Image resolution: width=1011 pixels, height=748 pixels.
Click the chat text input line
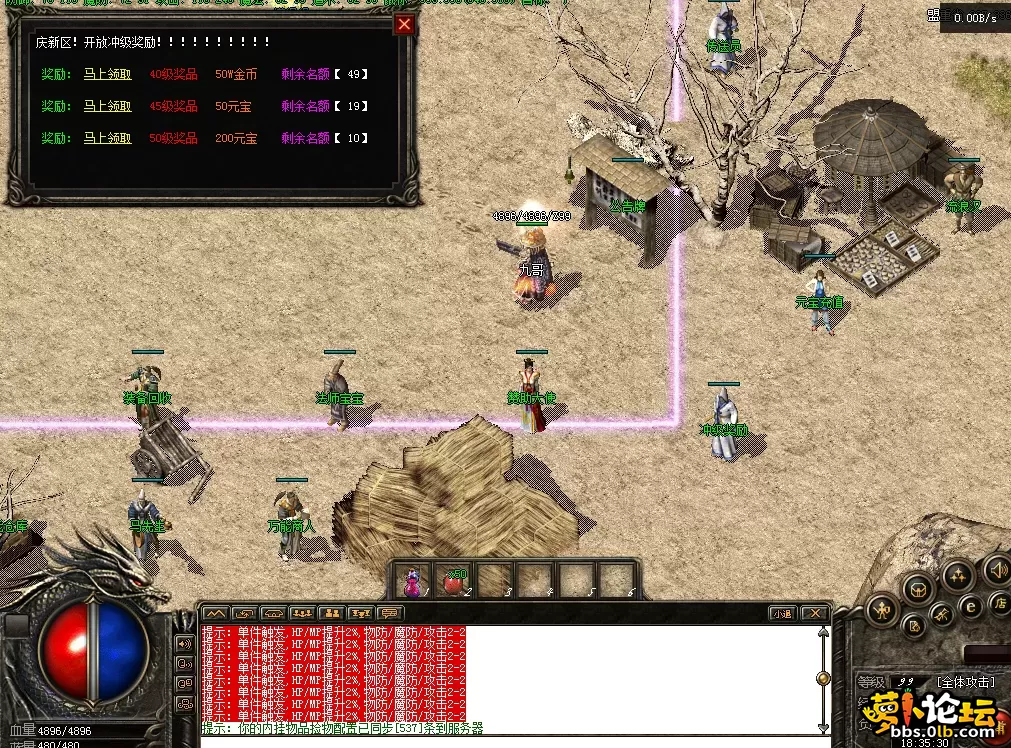coord(500,741)
